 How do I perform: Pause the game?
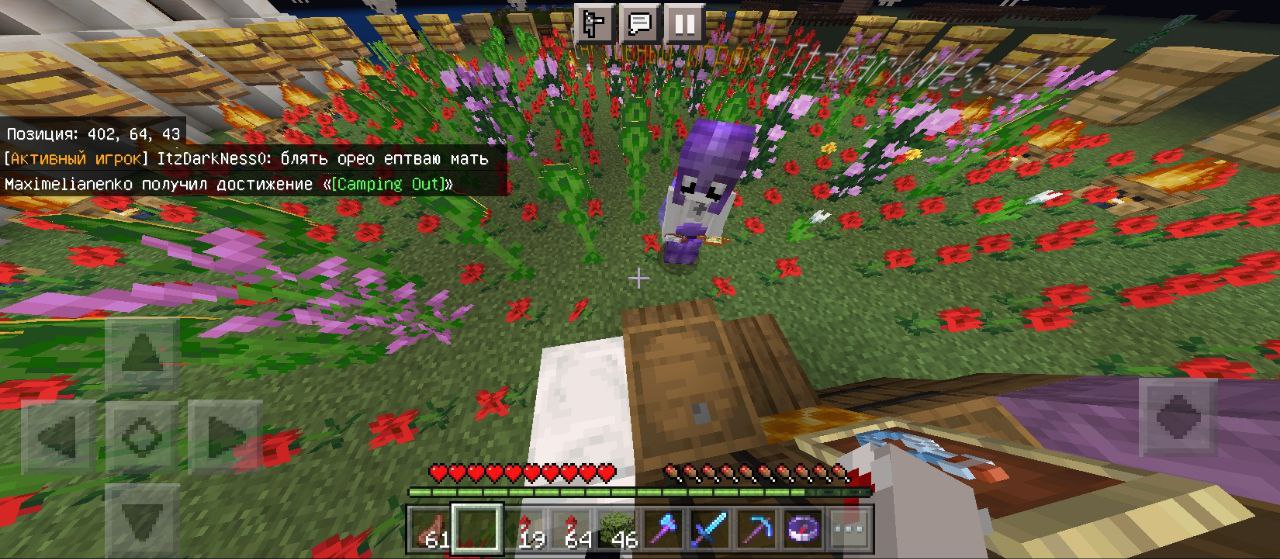[684, 22]
